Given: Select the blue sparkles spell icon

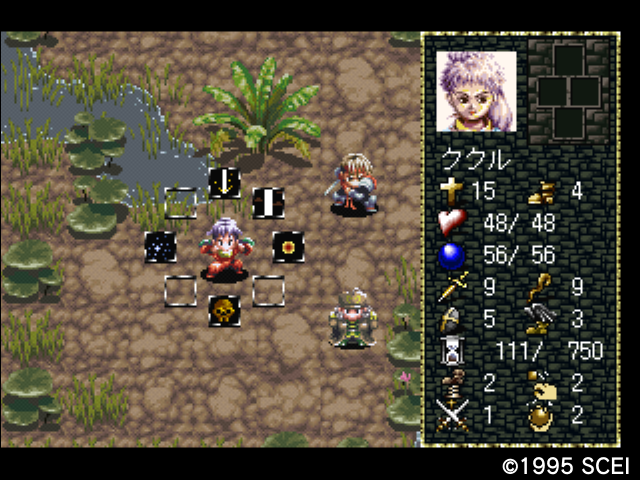Looking at the screenshot, I should pyautogui.click(x=160, y=246).
